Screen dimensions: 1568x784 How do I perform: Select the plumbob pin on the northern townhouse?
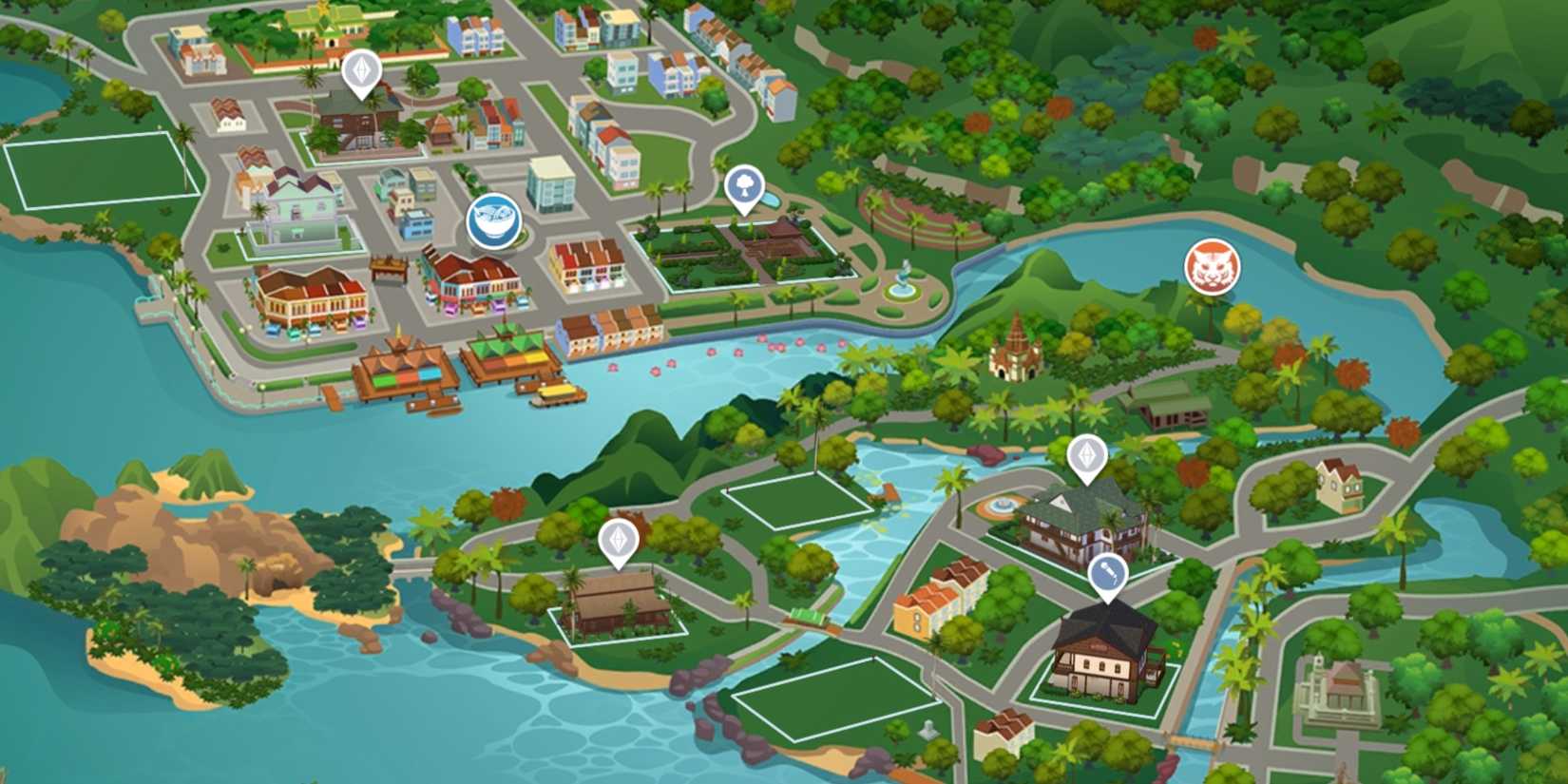pyautogui.click(x=361, y=71)
